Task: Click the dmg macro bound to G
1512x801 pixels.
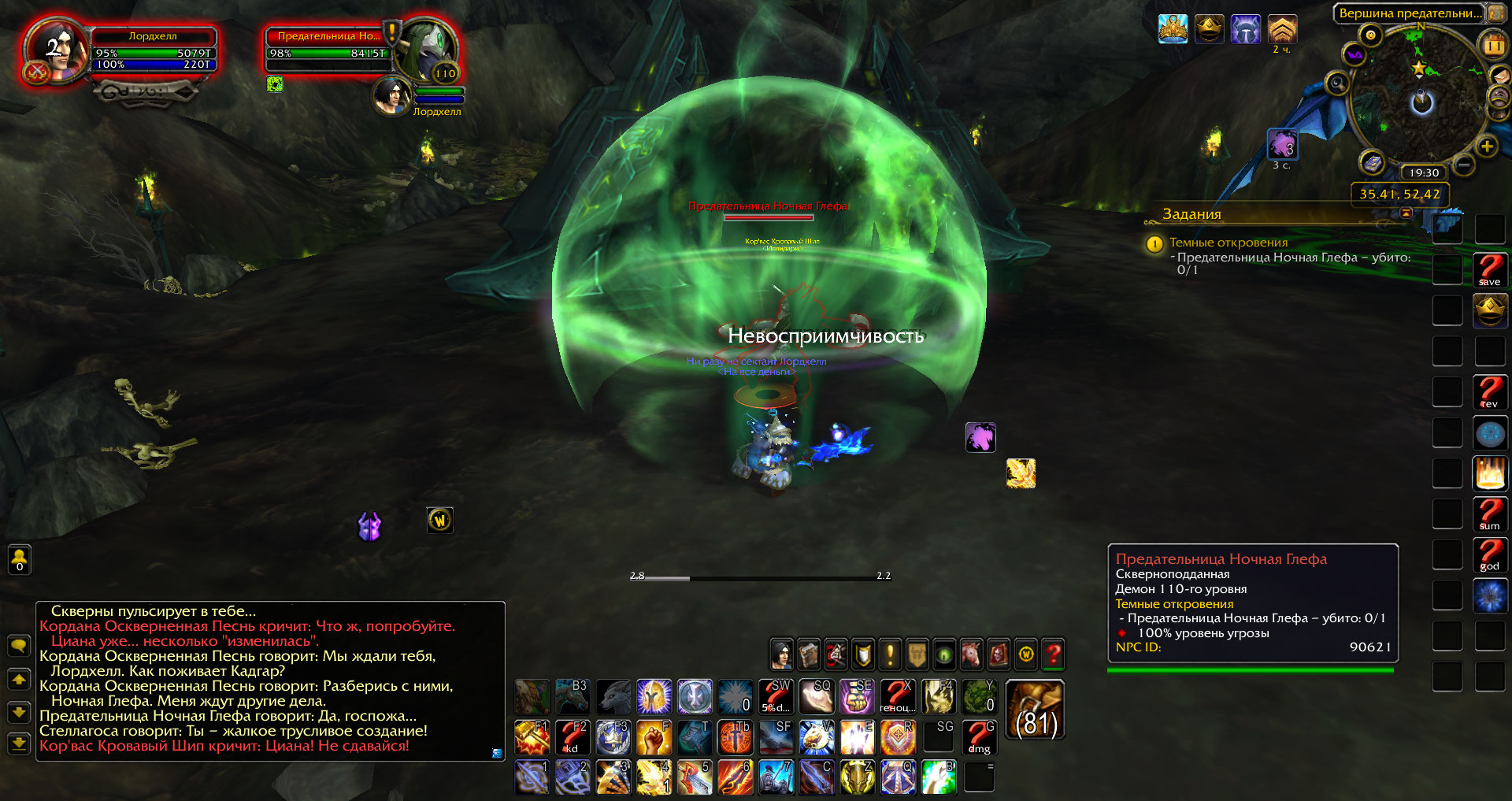Action: (x=980, y=737)
